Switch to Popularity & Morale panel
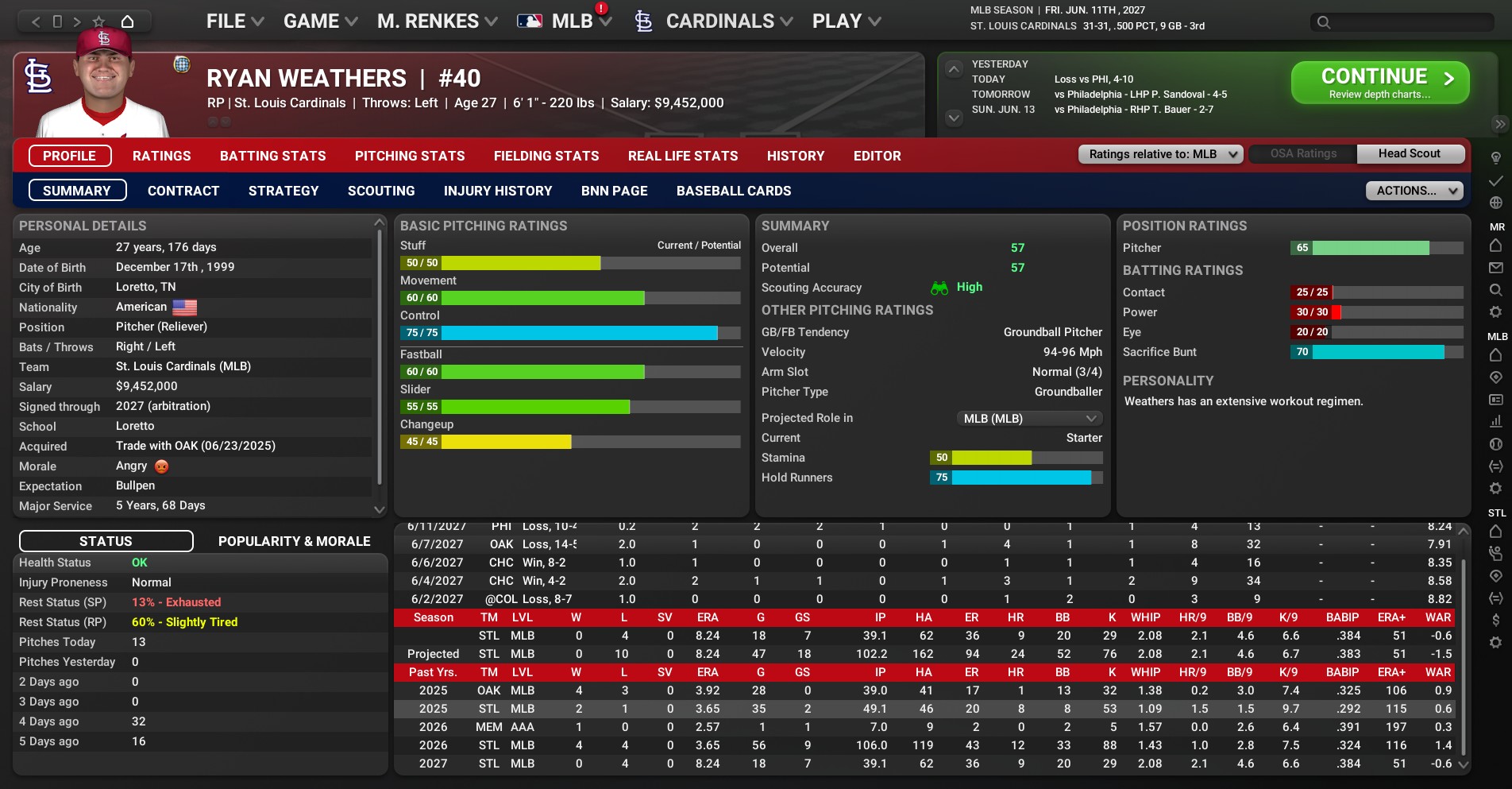1512x789 pixels. point(294,541)
